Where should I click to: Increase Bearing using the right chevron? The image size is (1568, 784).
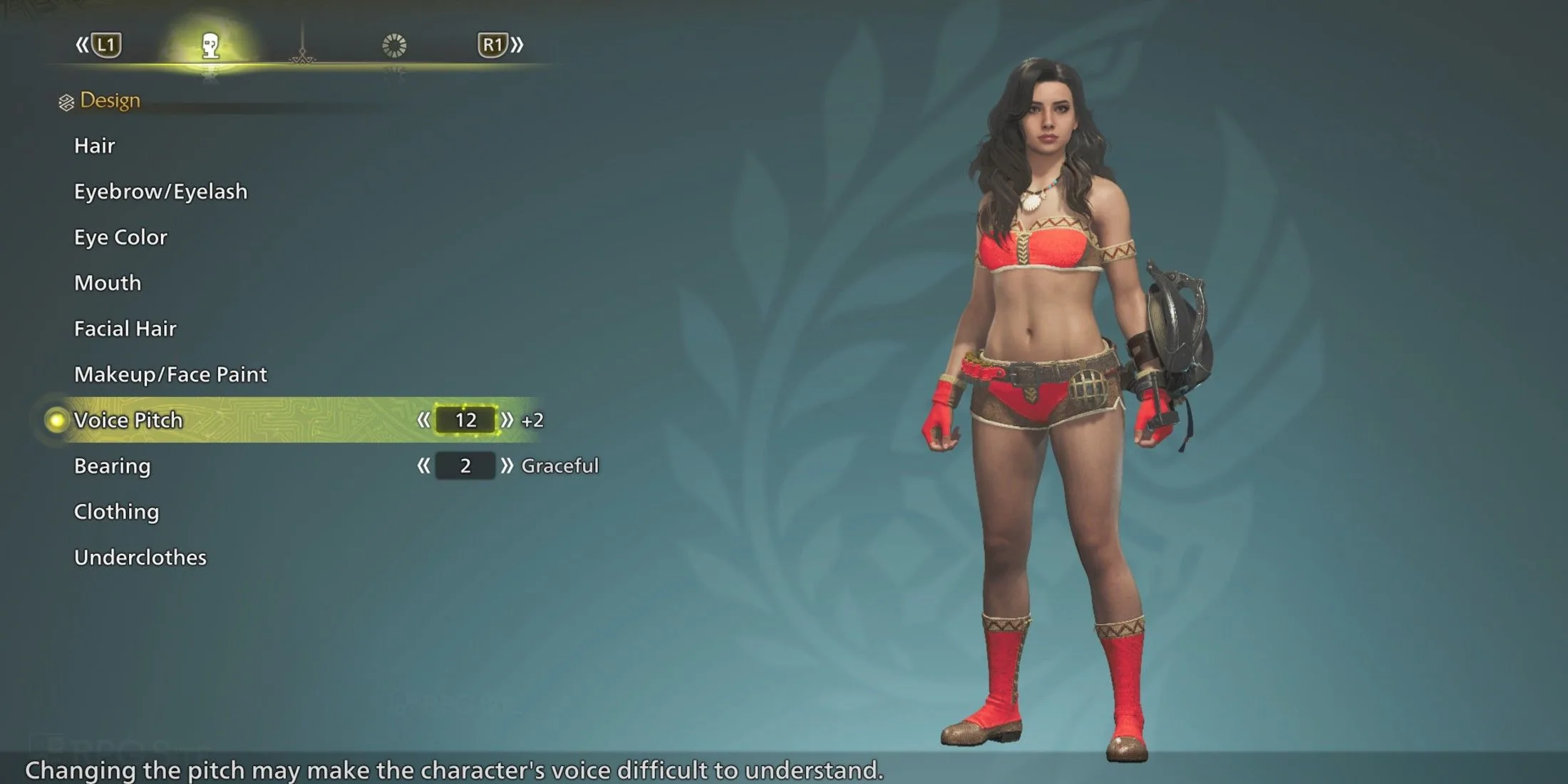coord(507,466)
